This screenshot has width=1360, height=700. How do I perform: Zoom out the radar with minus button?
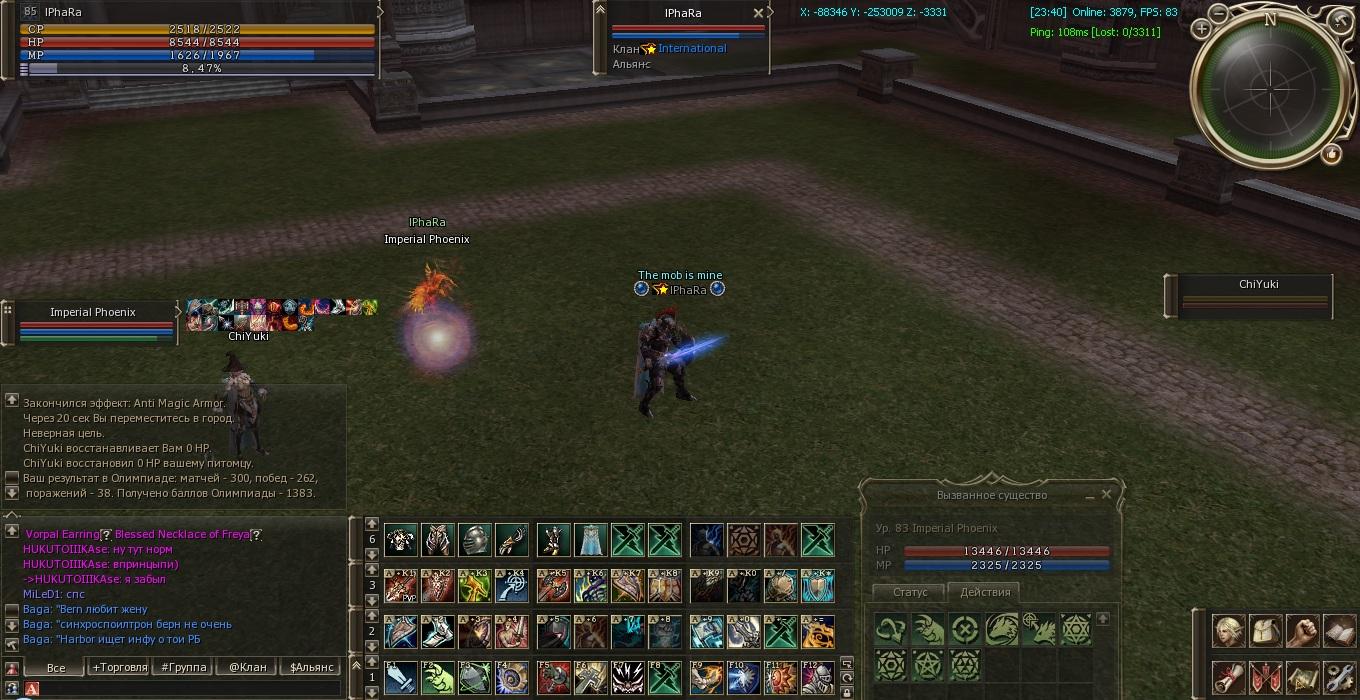1218,13
